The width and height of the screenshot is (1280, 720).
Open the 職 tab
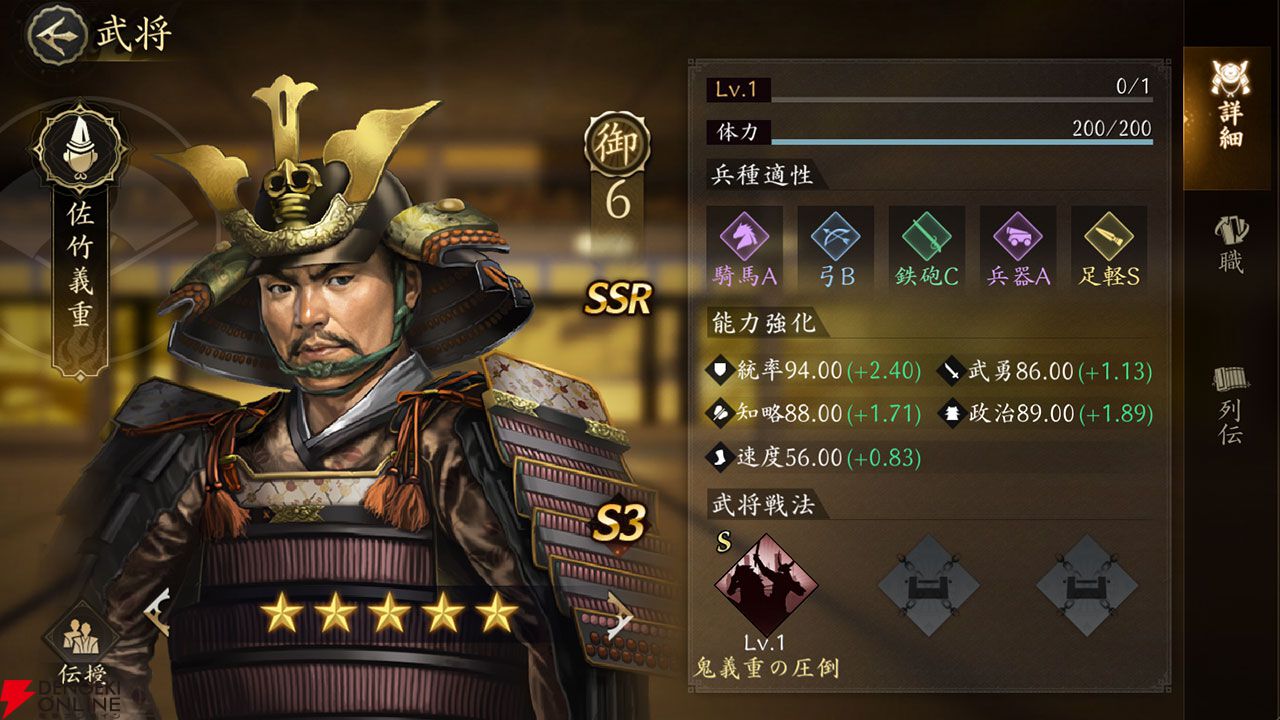tap(1230, 244)
